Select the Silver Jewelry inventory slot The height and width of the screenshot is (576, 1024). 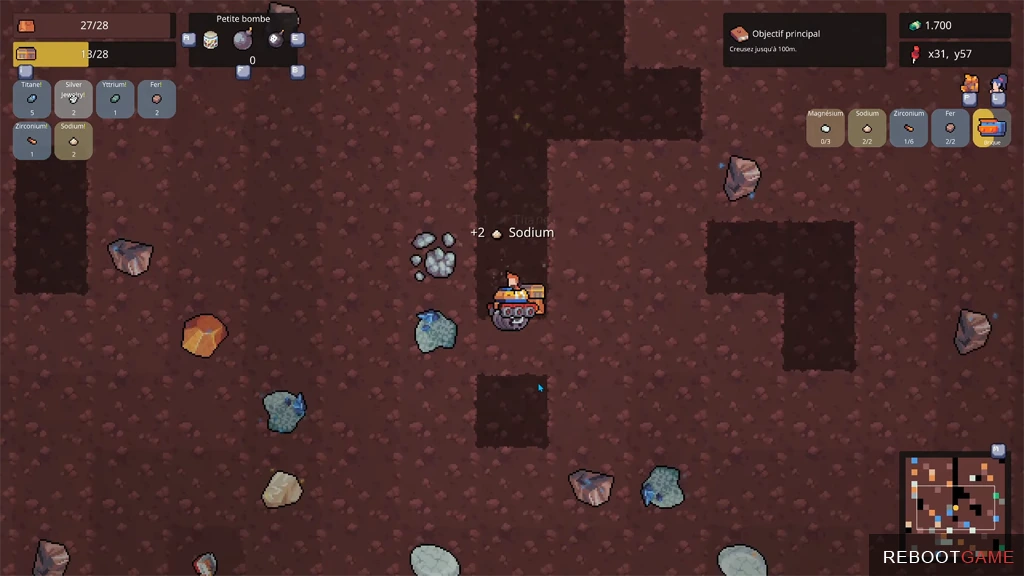coord(73,99)
